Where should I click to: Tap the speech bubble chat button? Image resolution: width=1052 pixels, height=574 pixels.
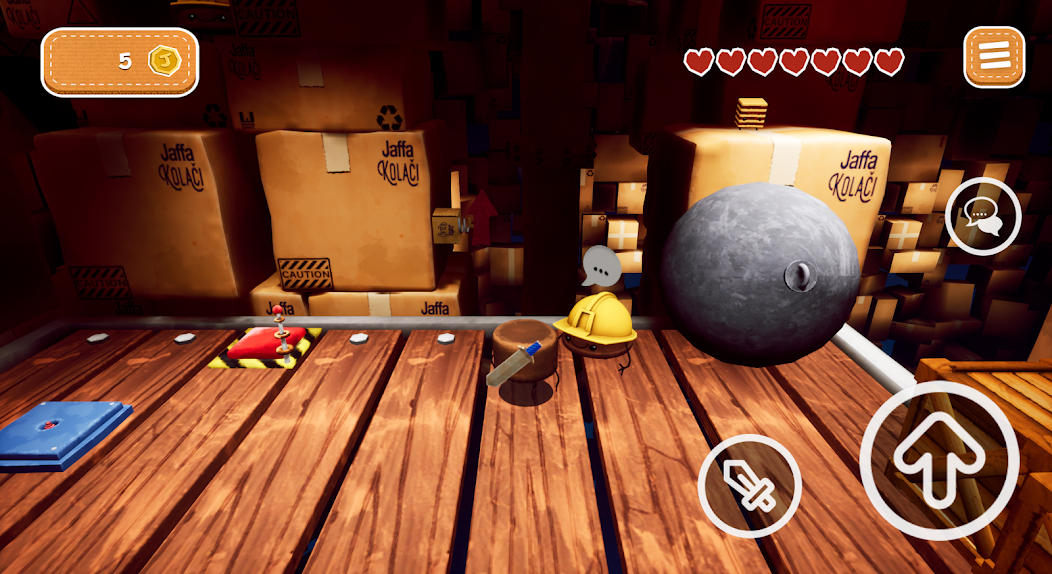(x=982, y=216)
